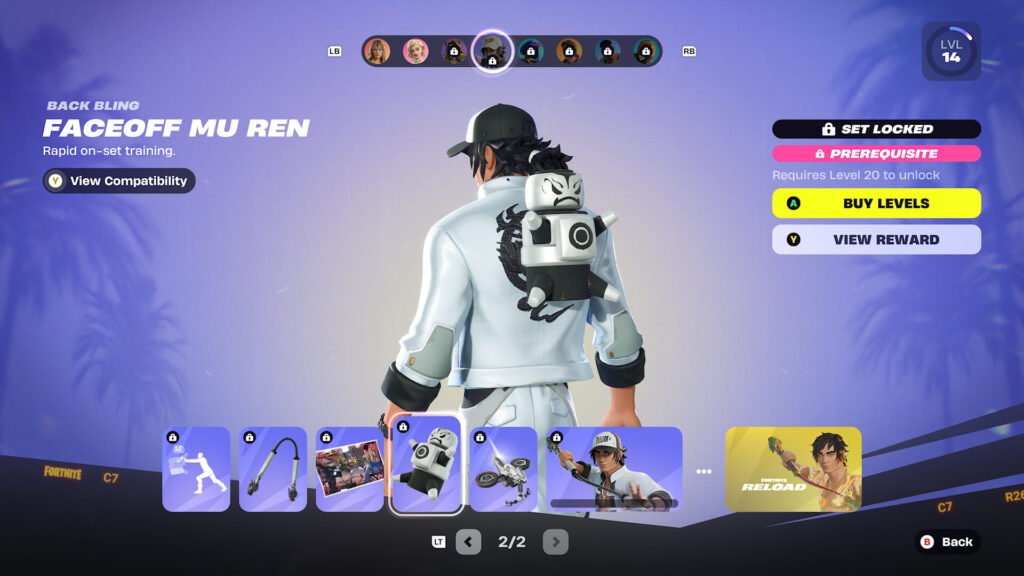Select the emote reward tile
Viewport: 1024px width, 576px height.
click(197, 469)
